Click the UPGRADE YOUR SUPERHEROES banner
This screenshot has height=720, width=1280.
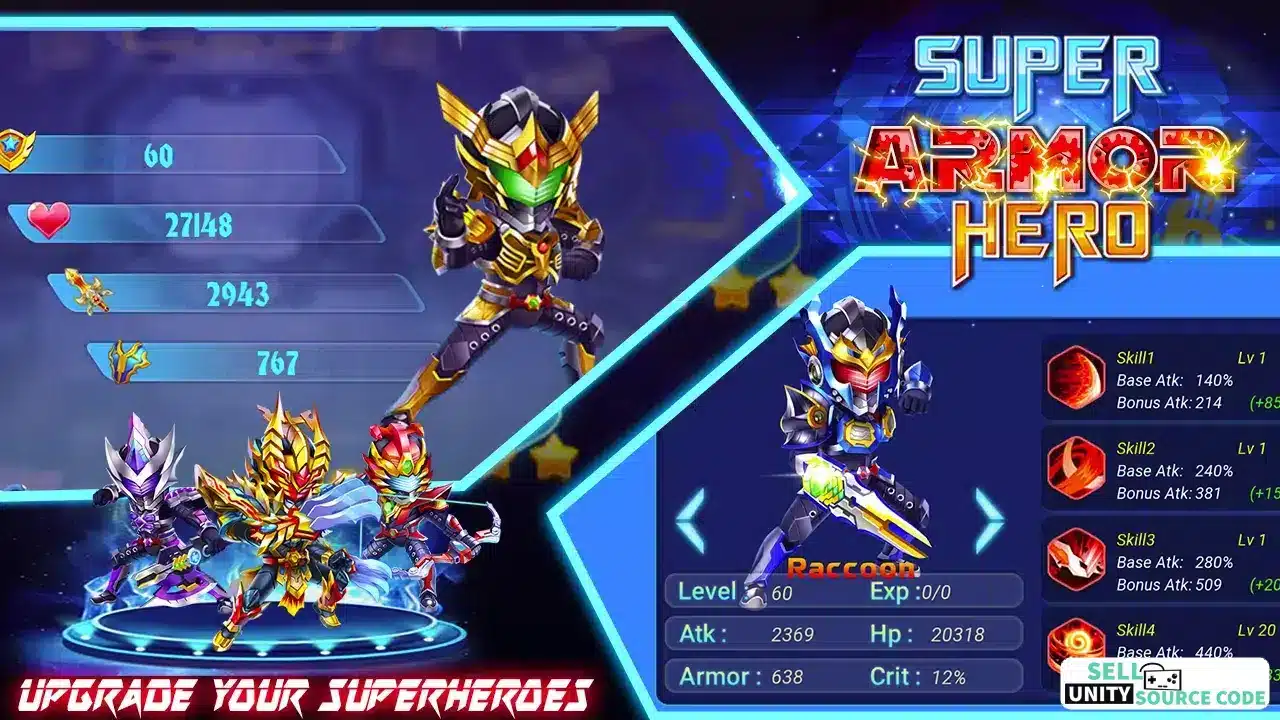[x=300, y=692]
